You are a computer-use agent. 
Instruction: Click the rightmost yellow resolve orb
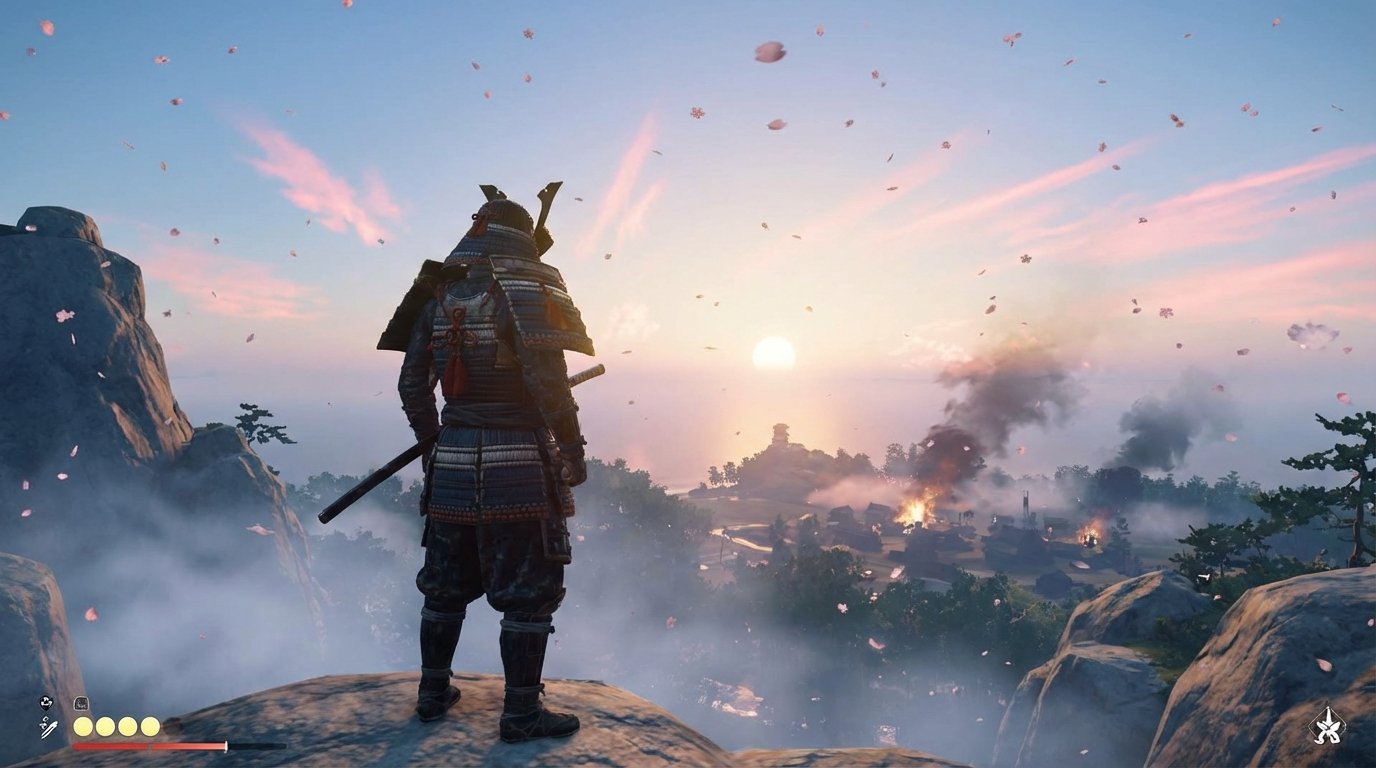[150, 725]
